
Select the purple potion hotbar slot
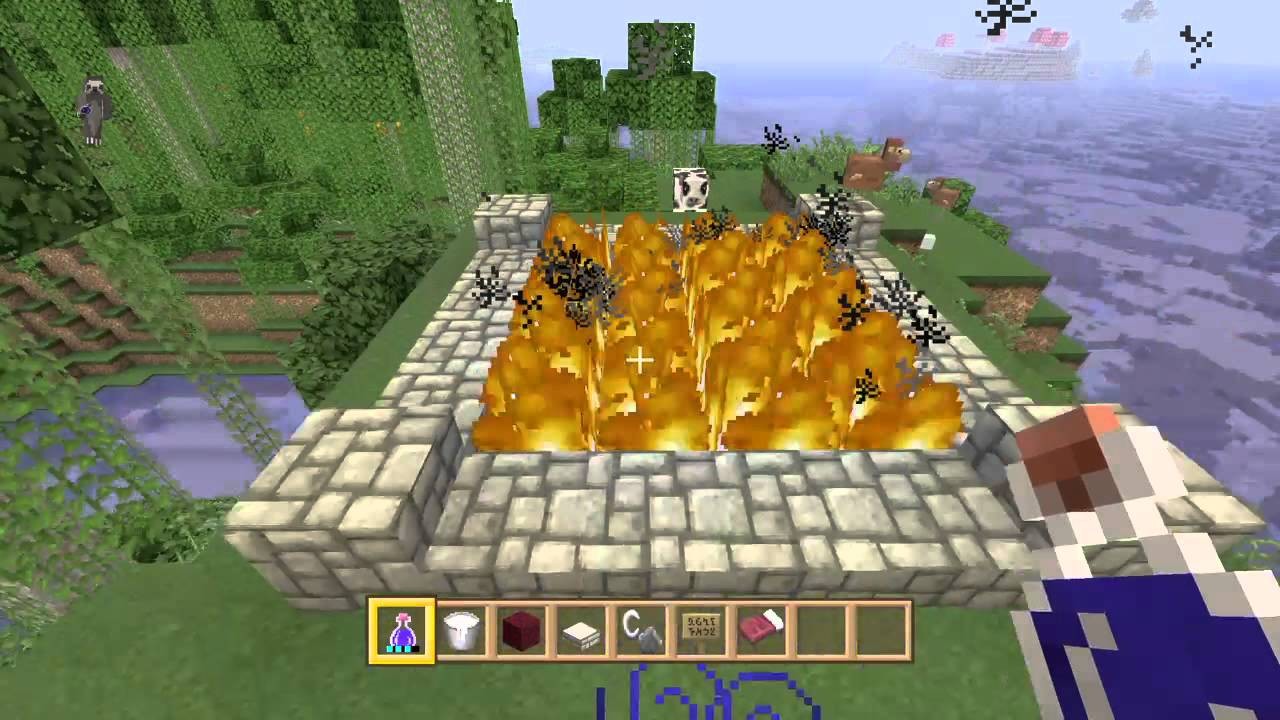click(402, 631)
